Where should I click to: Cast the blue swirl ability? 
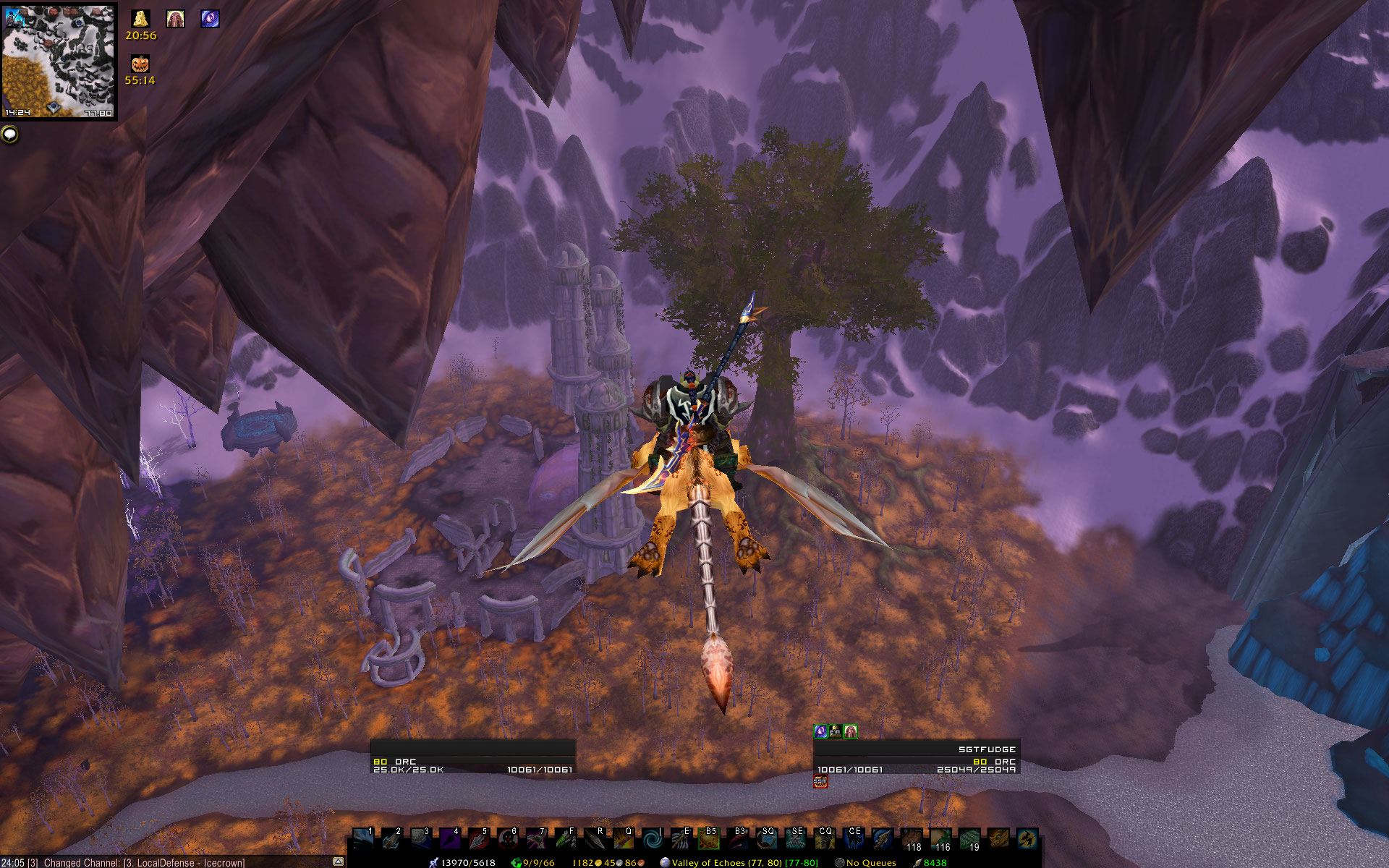(x=652, y=839)
